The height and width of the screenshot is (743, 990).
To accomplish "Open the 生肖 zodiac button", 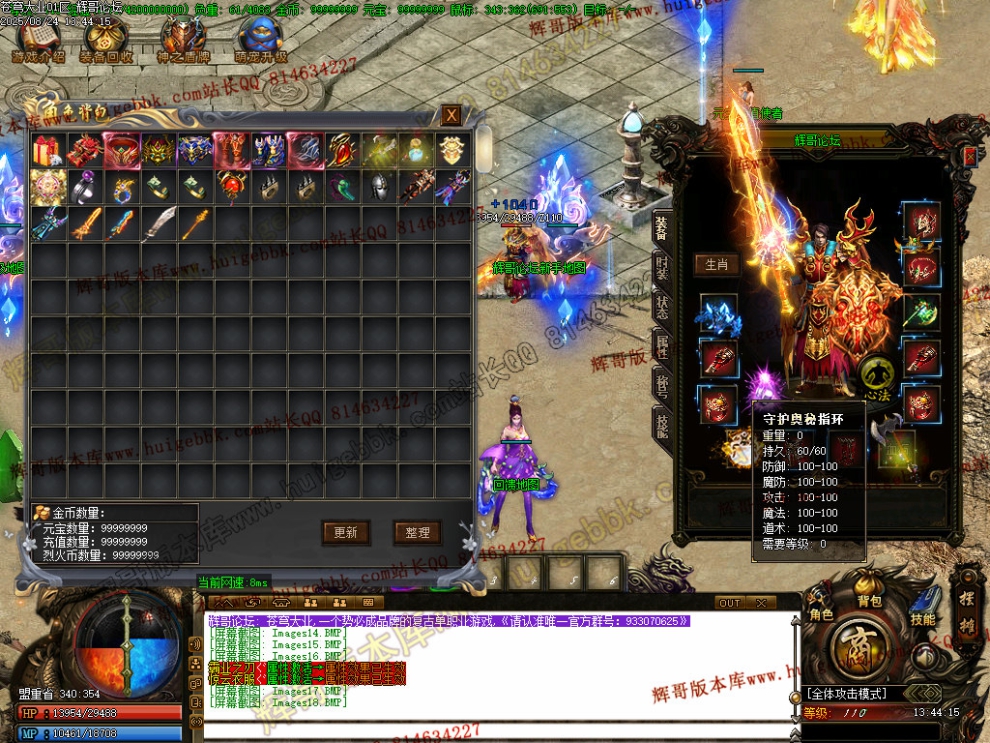I will [716, 265].
